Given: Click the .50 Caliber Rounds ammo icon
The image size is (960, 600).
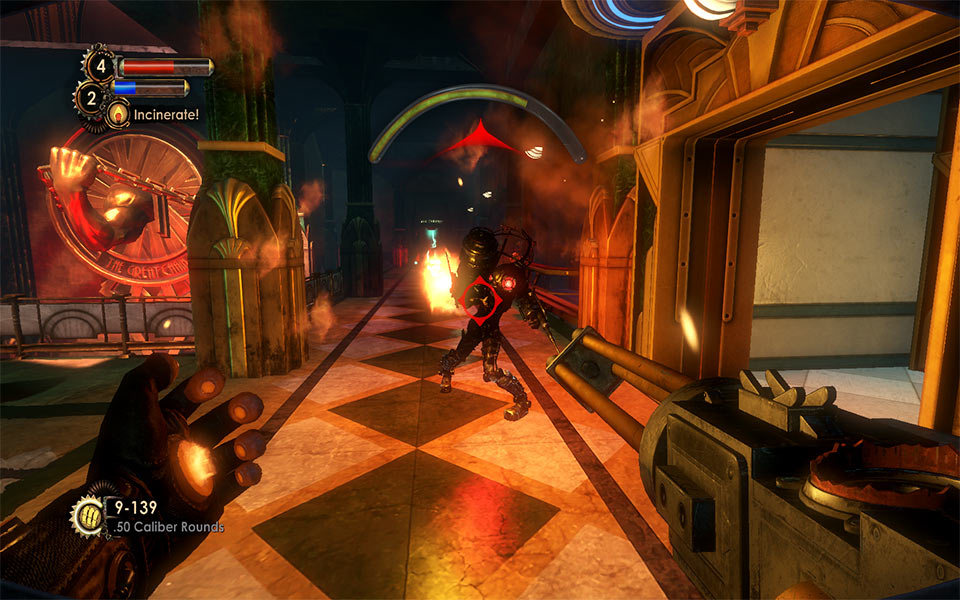Looking at the screenshot, I should (x=86, y=517).
